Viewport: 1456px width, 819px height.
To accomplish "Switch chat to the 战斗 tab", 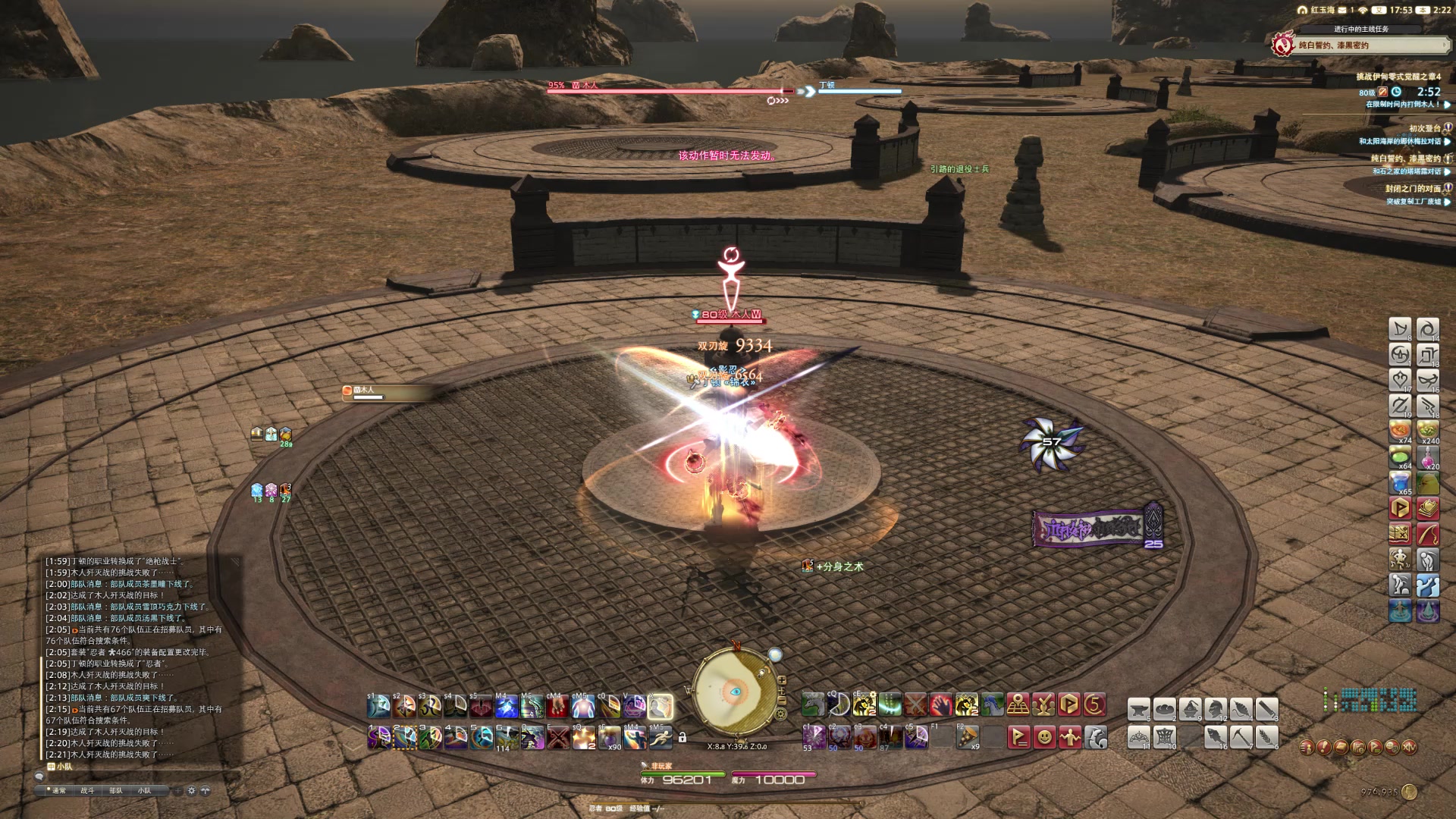I will point(87,790).
